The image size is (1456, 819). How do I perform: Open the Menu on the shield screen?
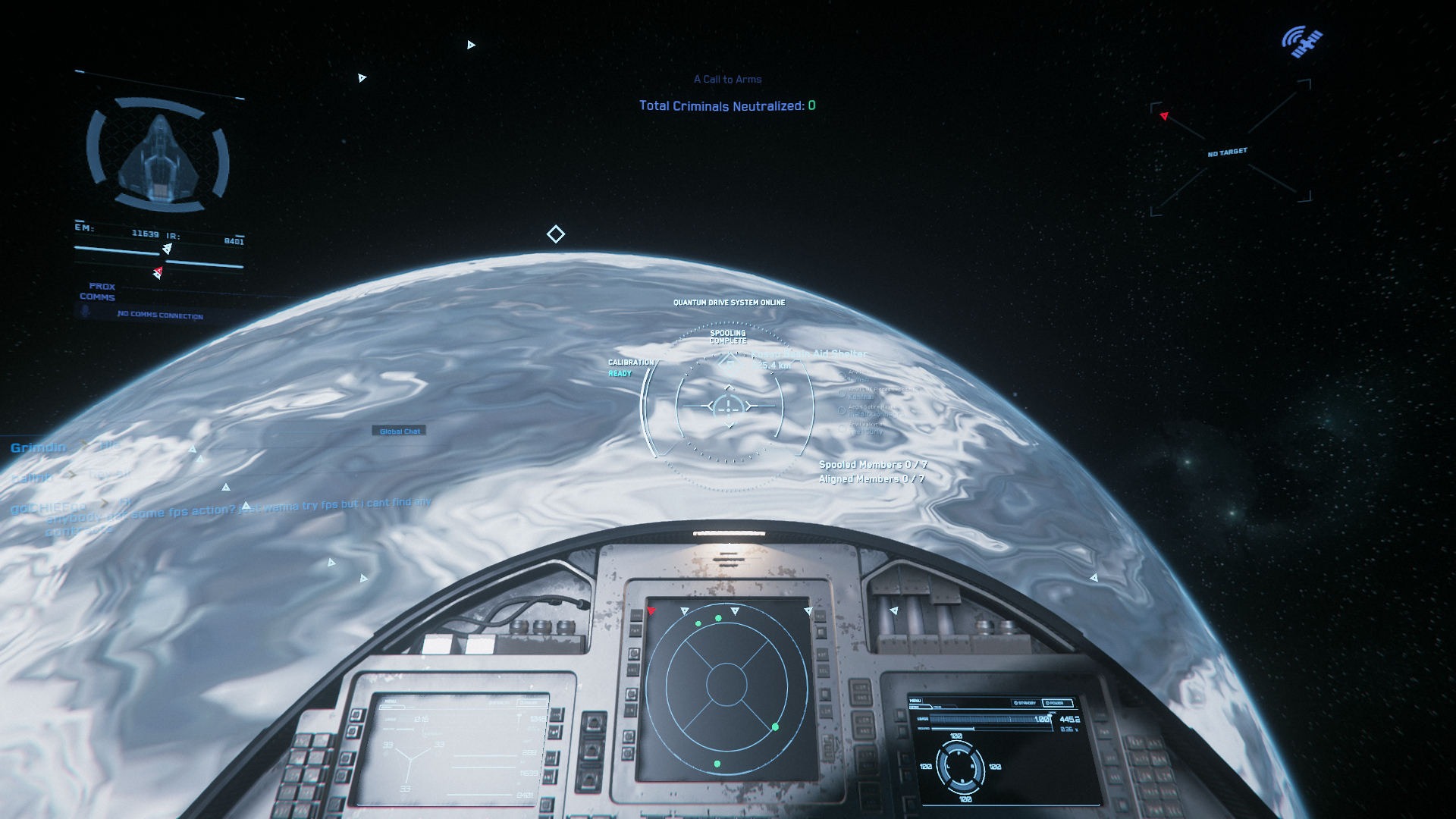click(915, 701)
